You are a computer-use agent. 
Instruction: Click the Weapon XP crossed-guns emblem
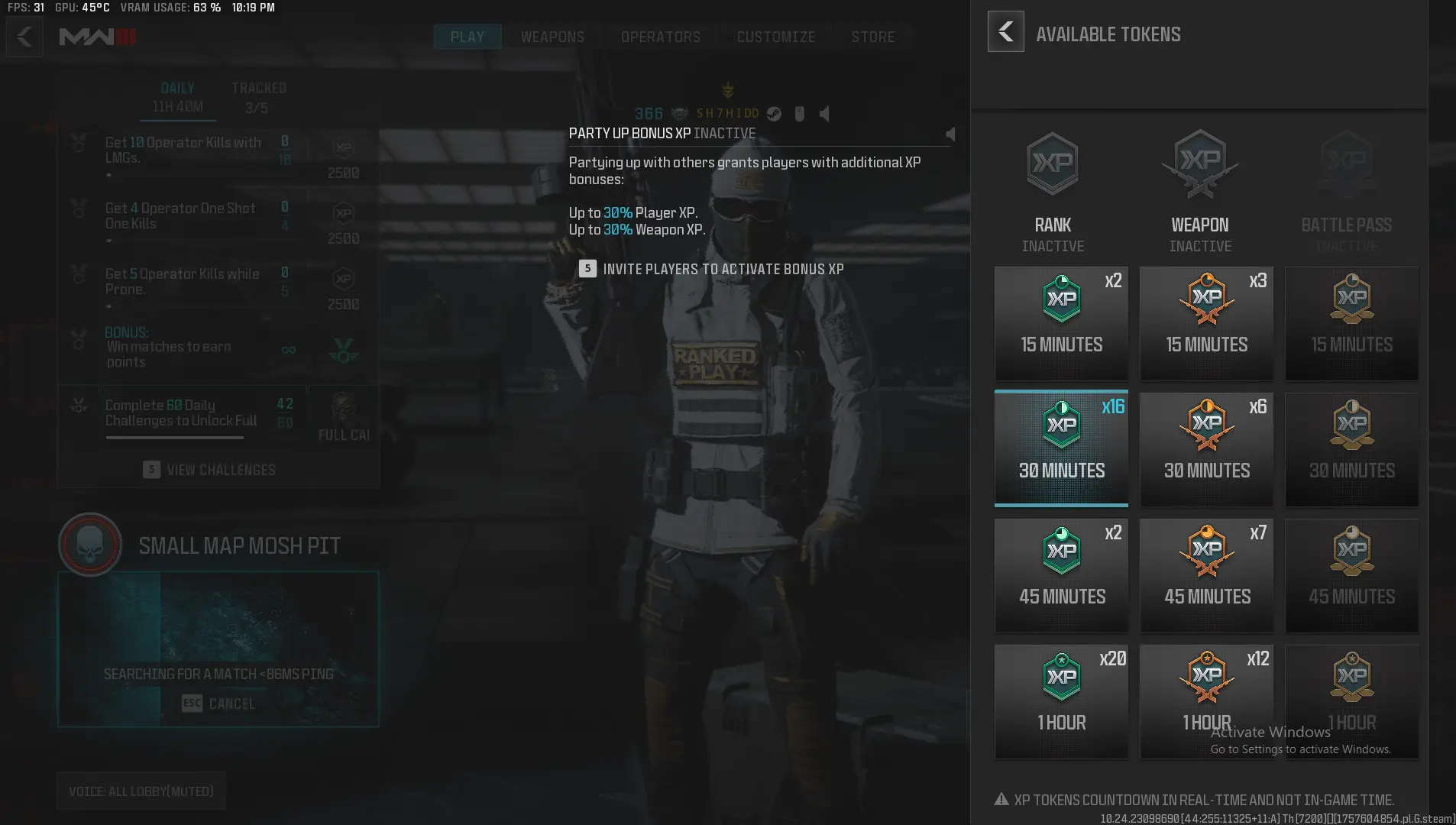coord(1199,163)
